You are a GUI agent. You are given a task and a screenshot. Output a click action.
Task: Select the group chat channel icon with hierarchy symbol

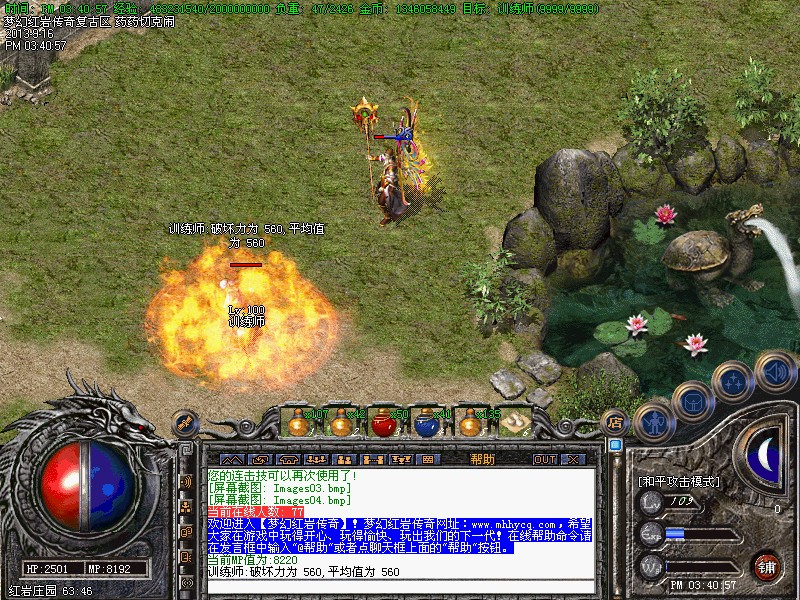point(186,507)
